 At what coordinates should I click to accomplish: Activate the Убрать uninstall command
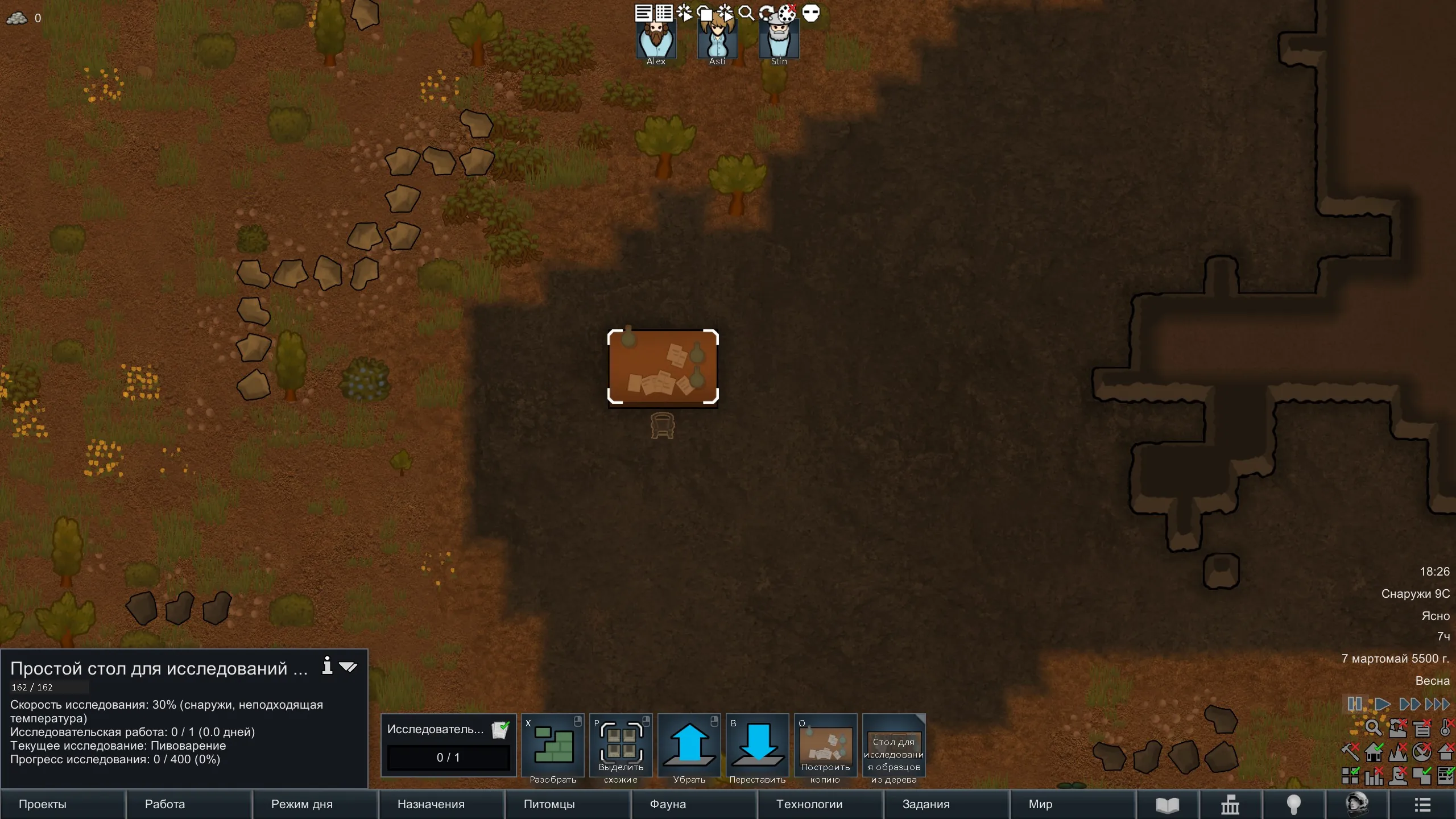click(x=689, y=746)
